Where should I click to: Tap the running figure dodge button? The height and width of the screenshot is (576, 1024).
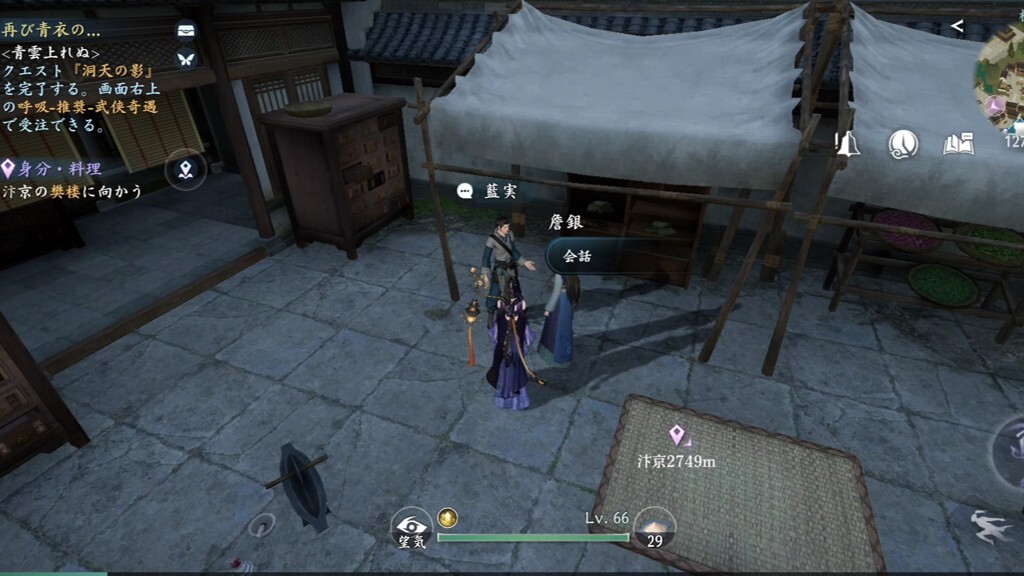pos(990,527)
